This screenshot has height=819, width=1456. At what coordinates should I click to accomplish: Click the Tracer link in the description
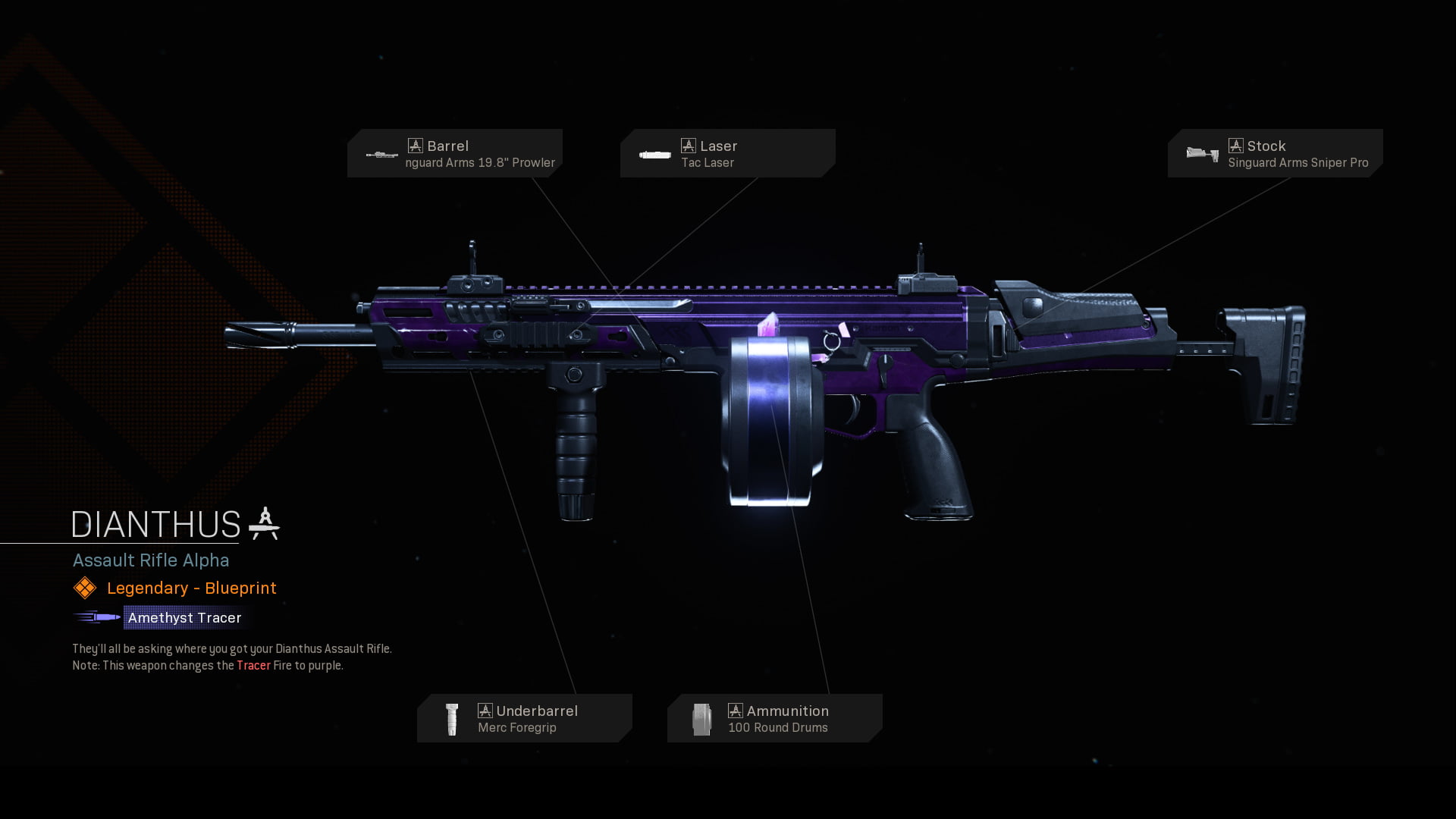pos(253,665)
